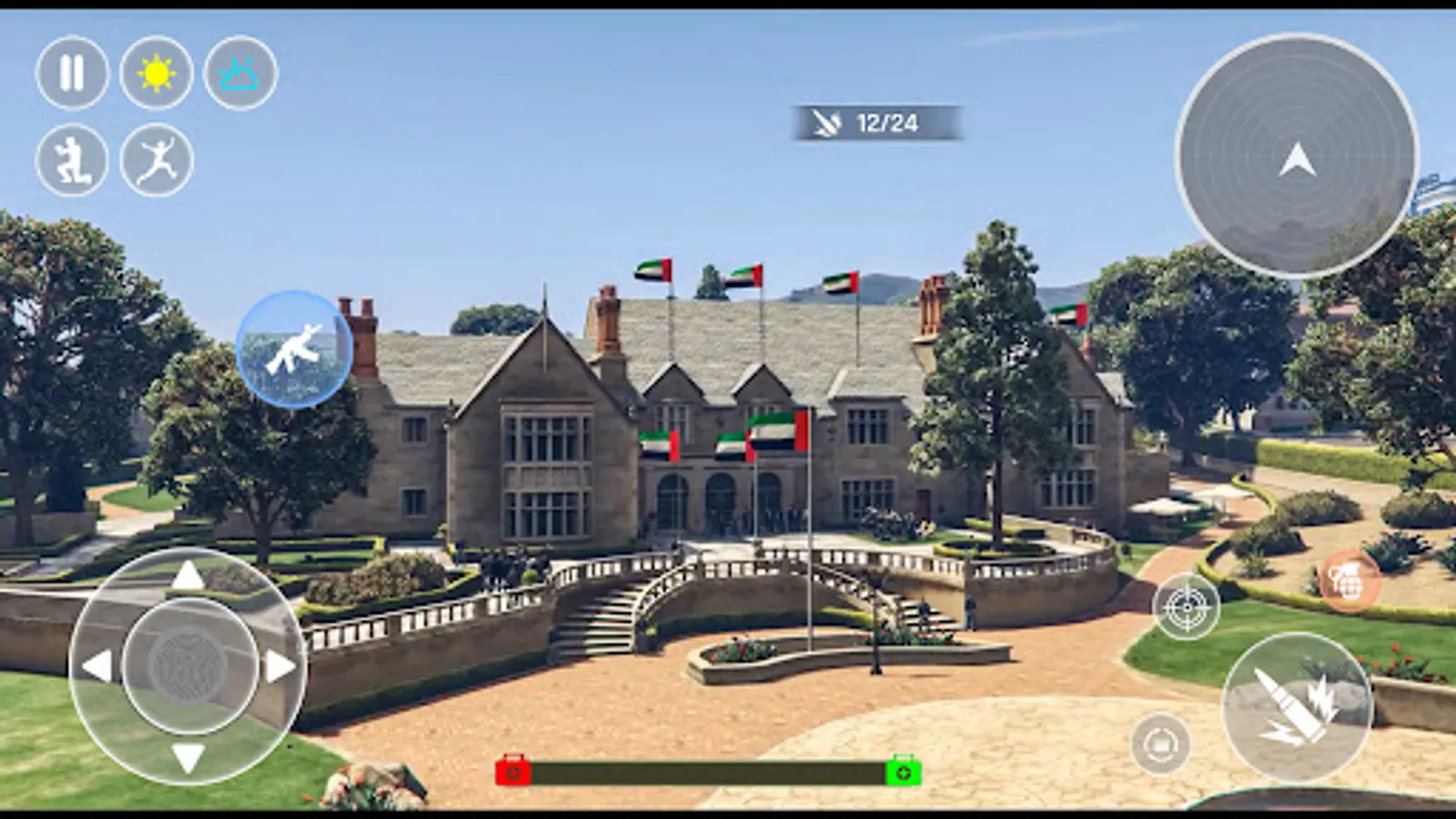Tap the center movement joystick
1456x819 pixels.
187,664
